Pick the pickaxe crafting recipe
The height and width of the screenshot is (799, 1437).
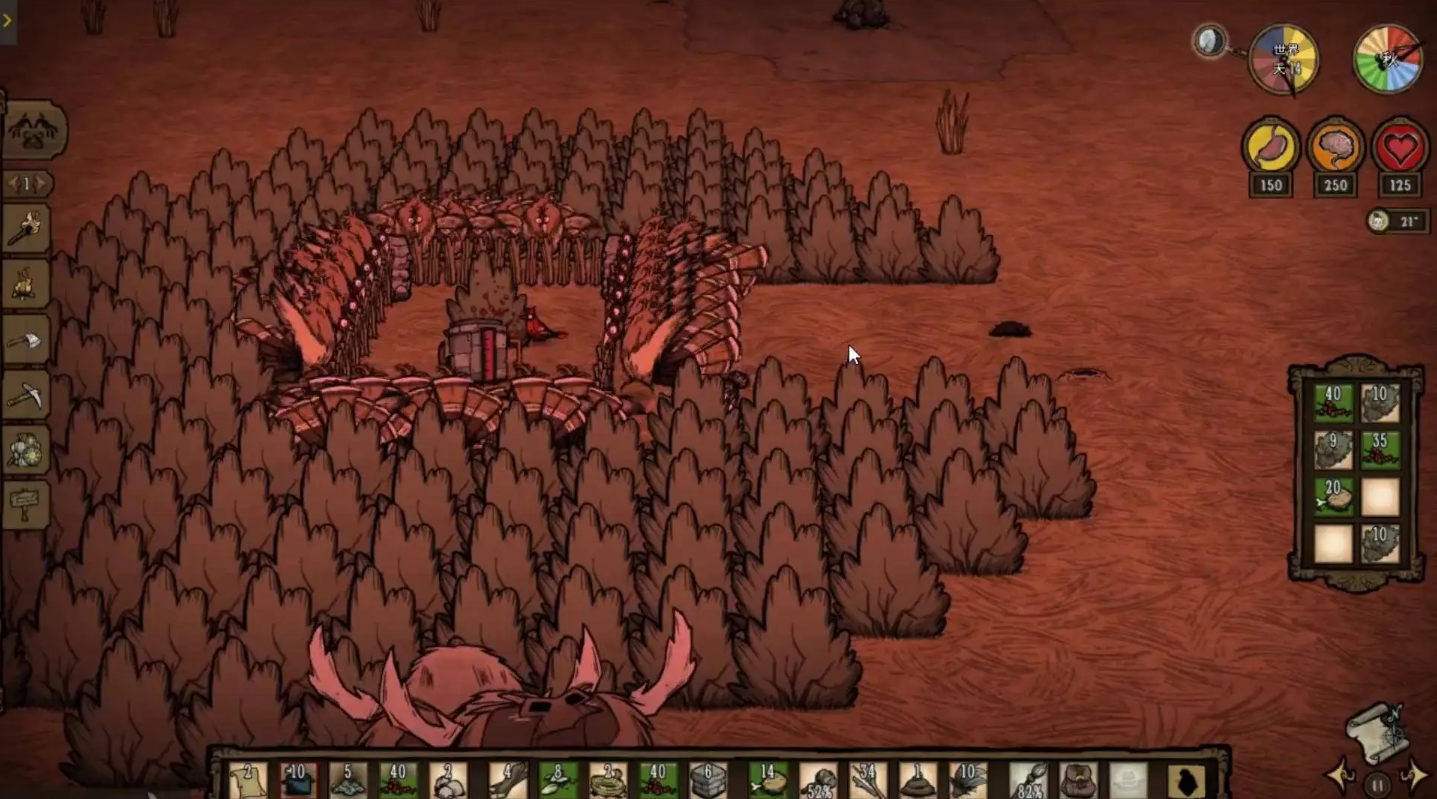coord(27,397)
